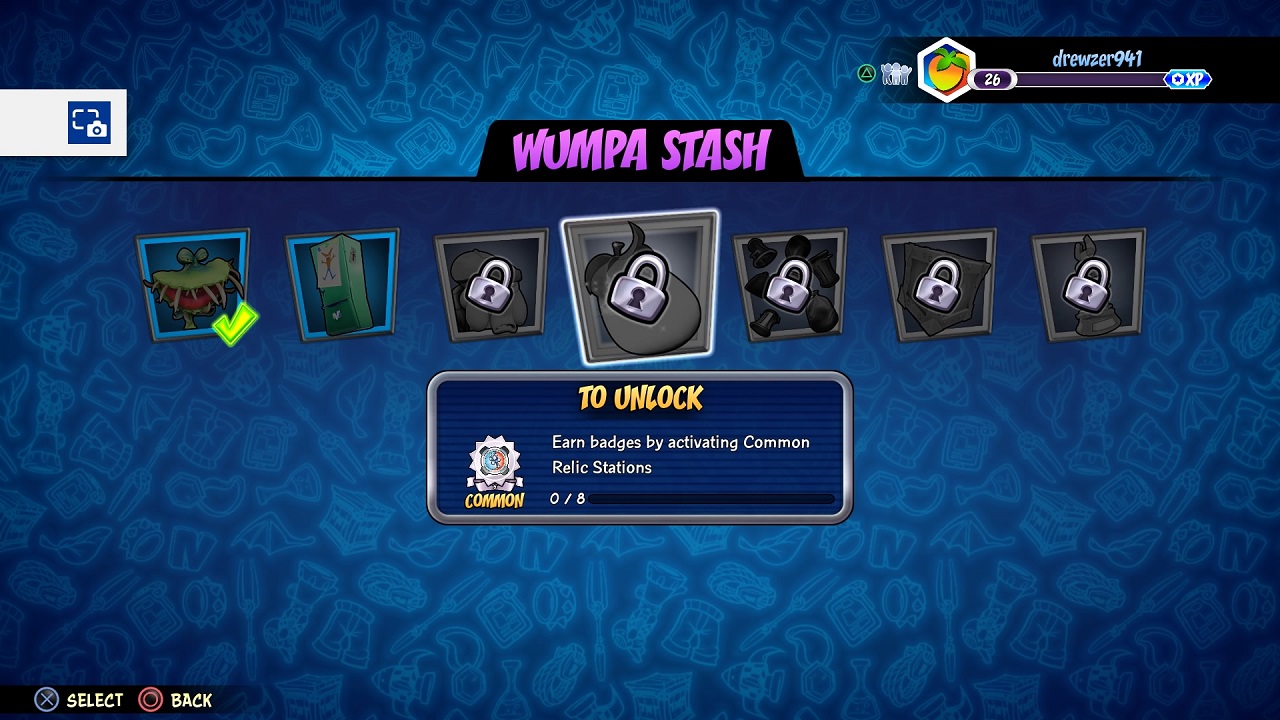The width and height of the screenshot is (1280, 720).
Task: Click the 0/8 badge progress bar
Action: click(x=710, y=498)
